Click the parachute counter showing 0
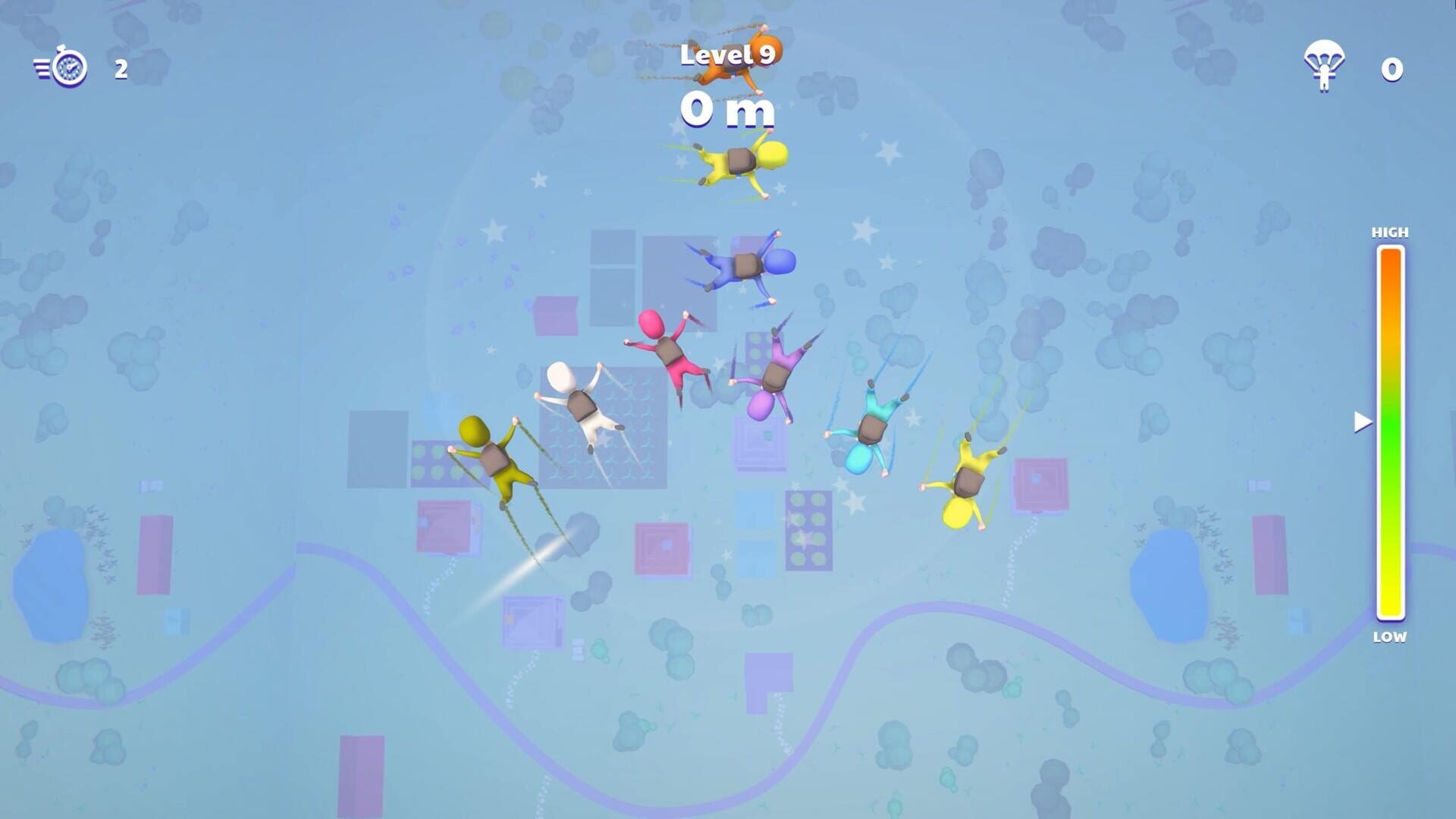The image size is (1456, 819). coord(1391,69)
